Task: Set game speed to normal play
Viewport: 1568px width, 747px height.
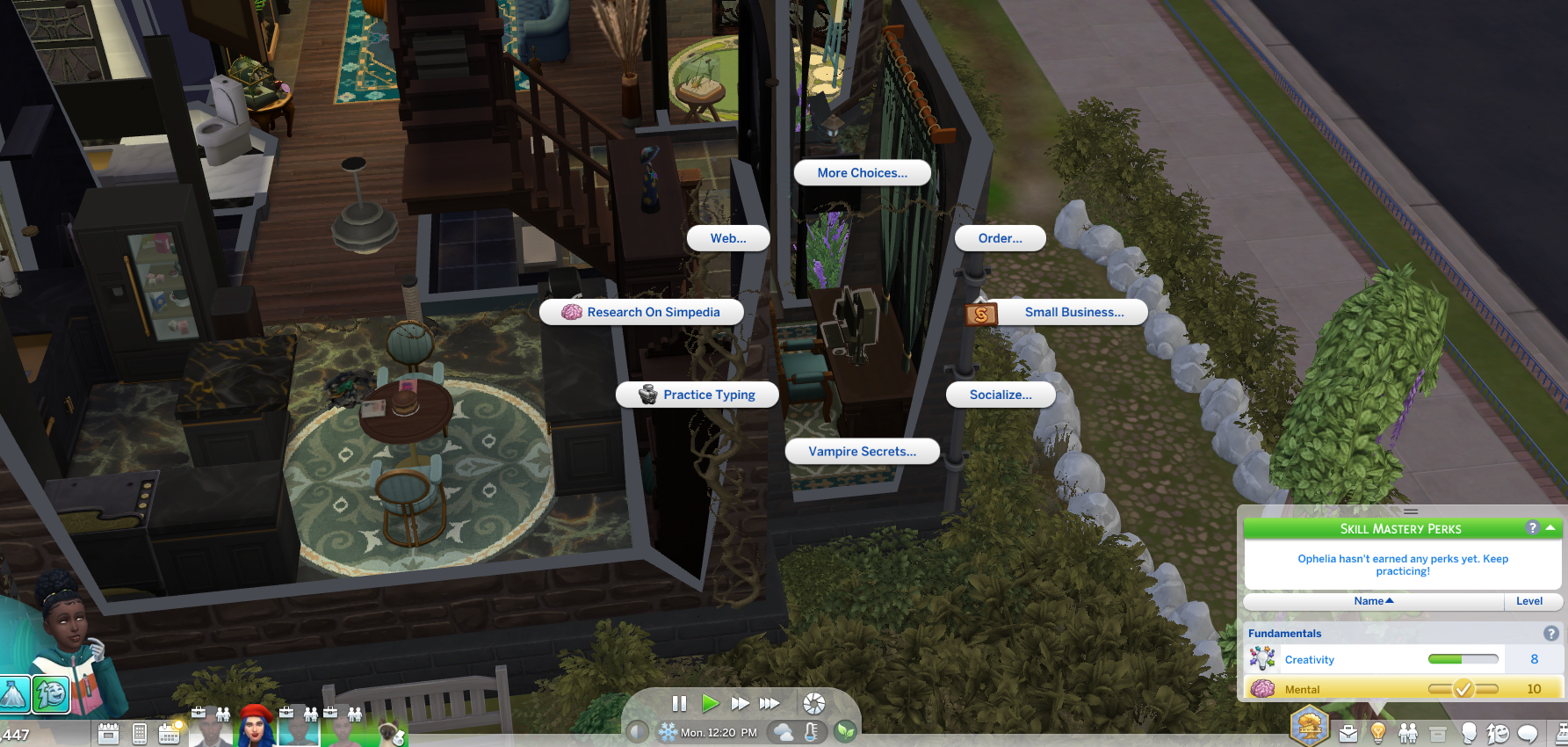Action: 710,703
